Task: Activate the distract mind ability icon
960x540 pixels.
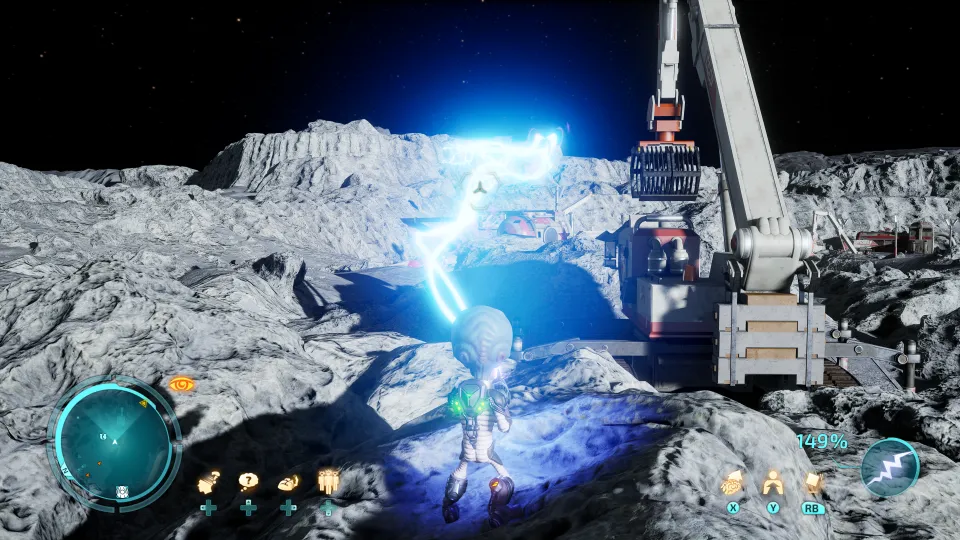Action: 209,482
